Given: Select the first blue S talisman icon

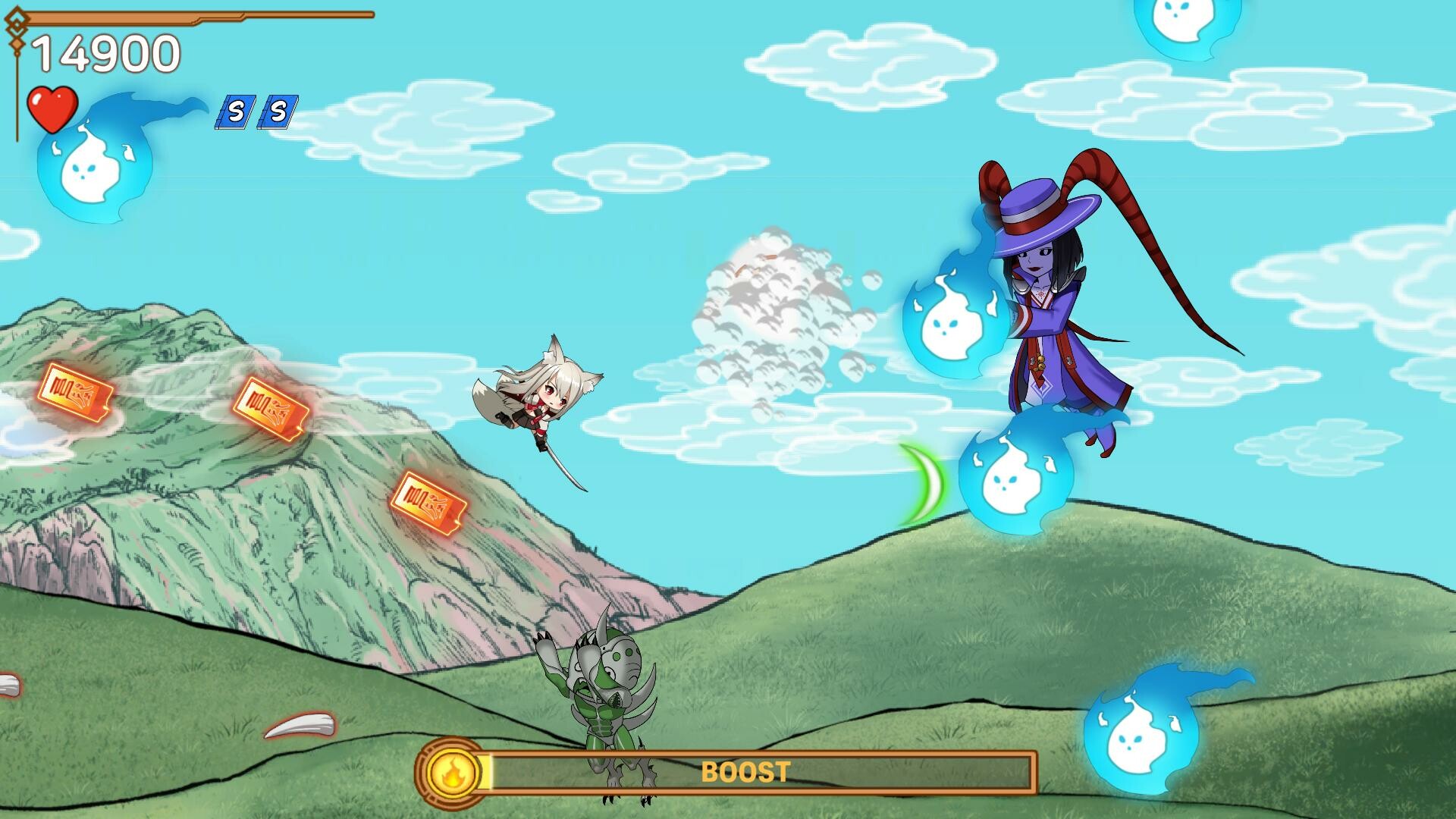Looking at the screenshot, I should pos(235,111).
